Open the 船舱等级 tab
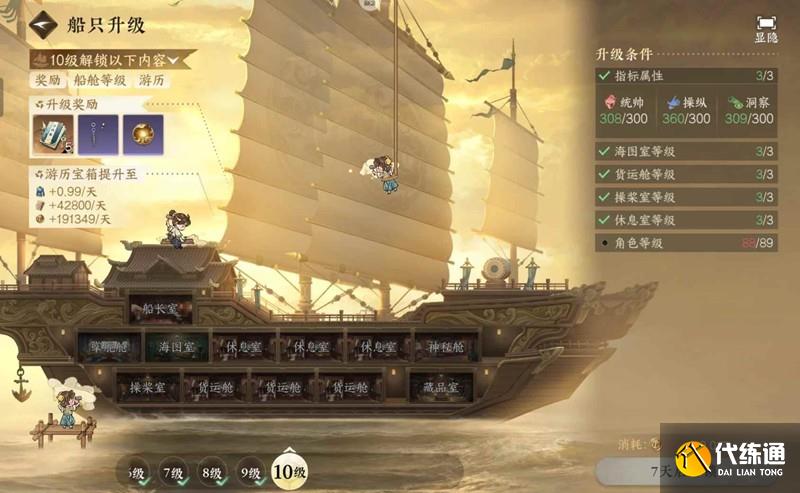The width and height of the screenshot is (800, 493). click(x=98, y=80)
